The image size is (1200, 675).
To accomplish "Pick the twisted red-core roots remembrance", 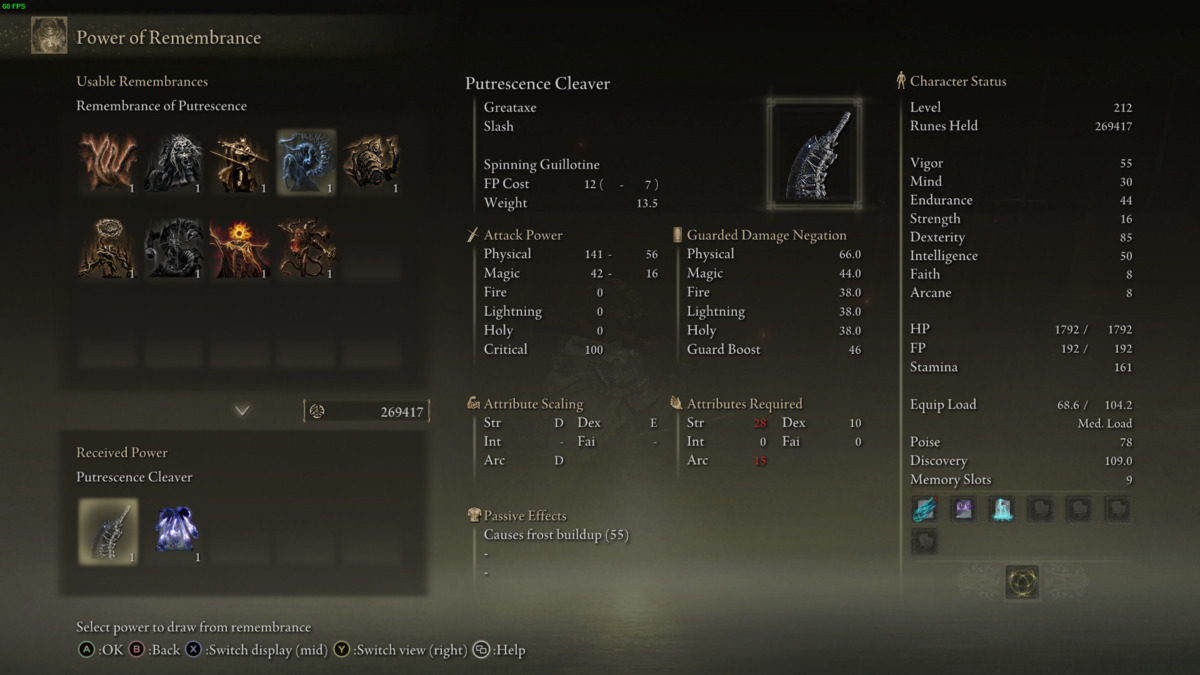I will click(306, 247).
